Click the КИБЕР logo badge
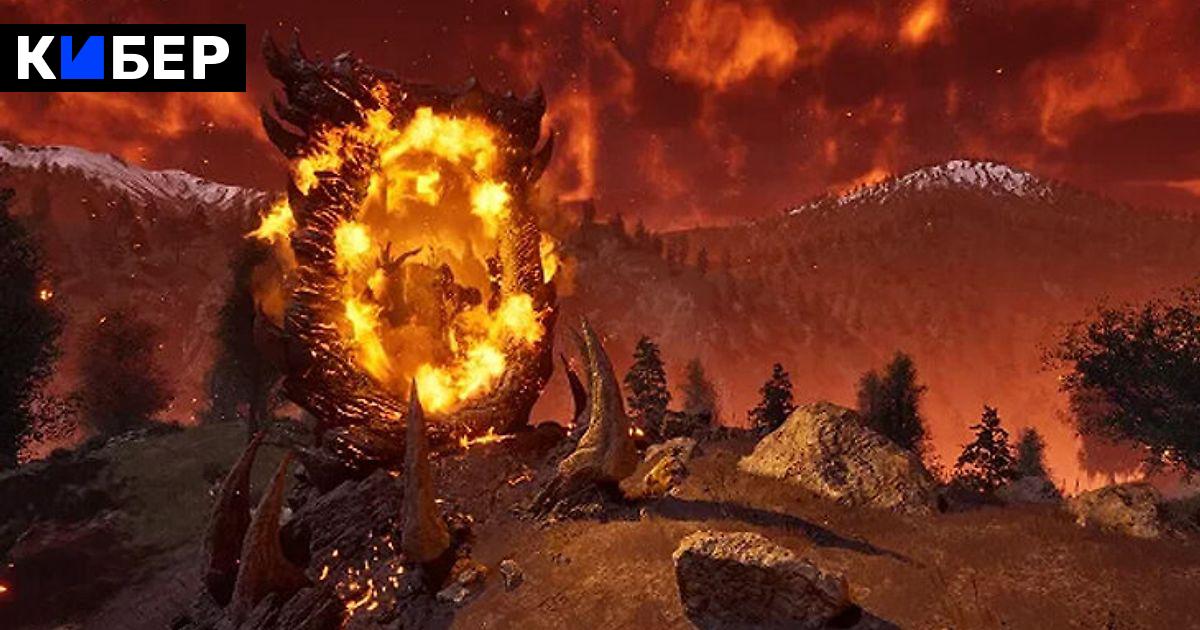 tap(123, 58)
